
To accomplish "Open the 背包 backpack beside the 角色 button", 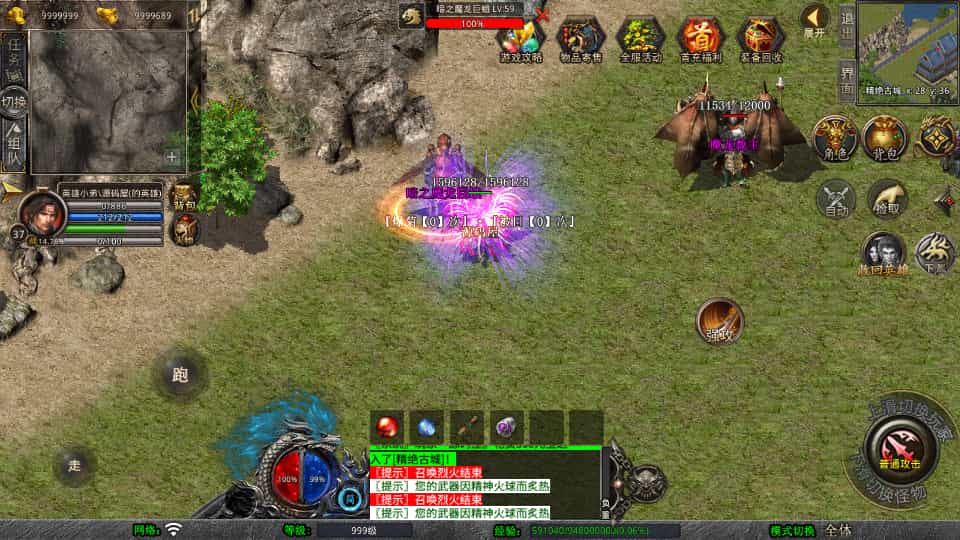I will (x=883, y=138).
